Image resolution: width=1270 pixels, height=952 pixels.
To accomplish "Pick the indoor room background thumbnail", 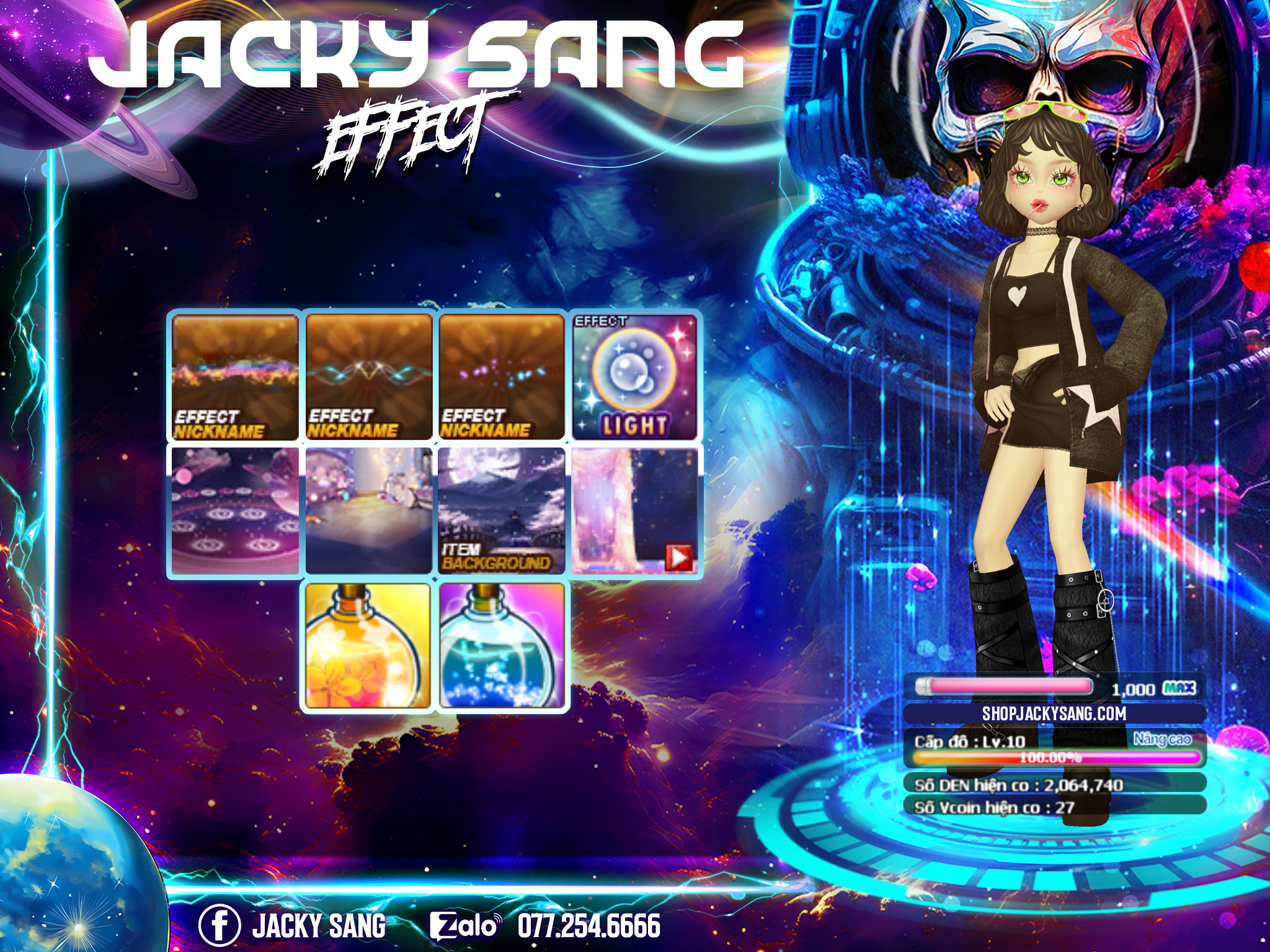I will click(x=369, y=511).
